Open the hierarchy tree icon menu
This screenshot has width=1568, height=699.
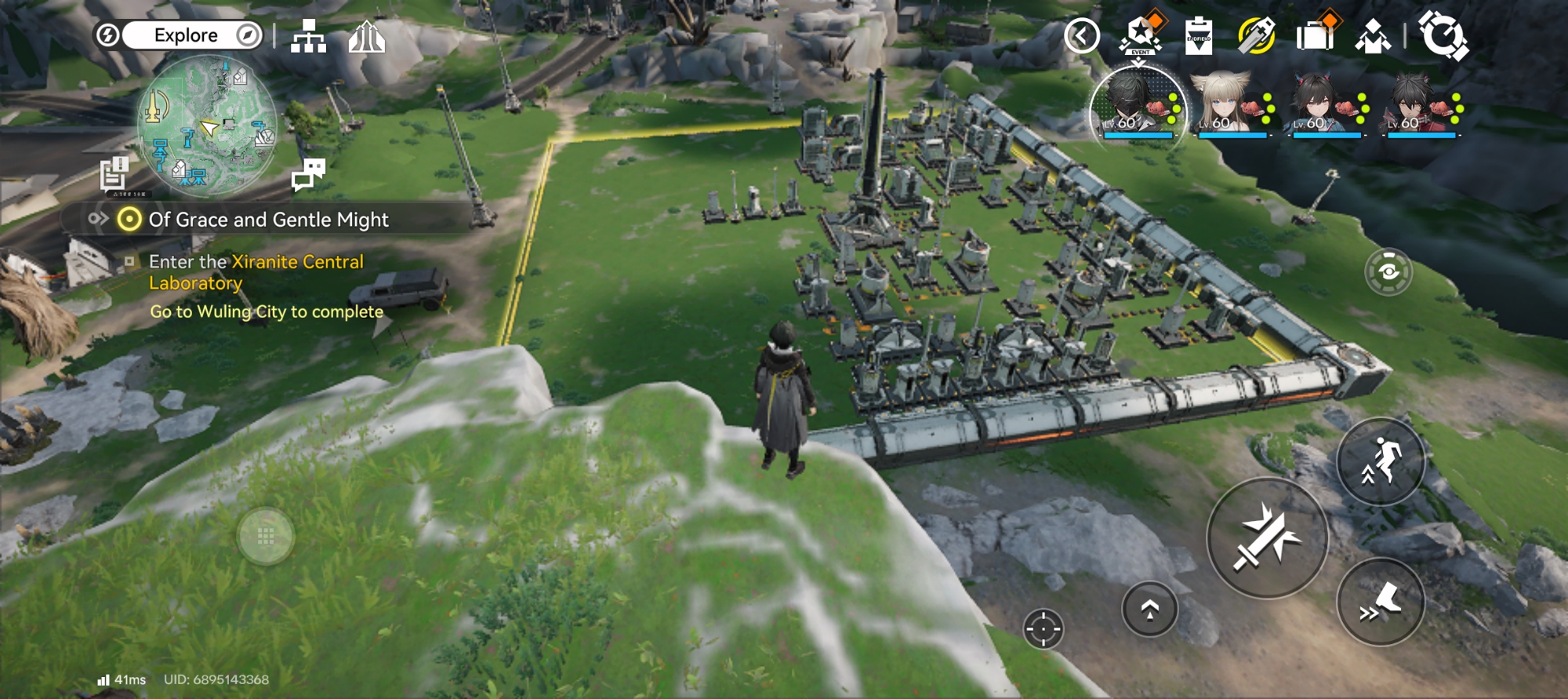[x=308, y=37]
